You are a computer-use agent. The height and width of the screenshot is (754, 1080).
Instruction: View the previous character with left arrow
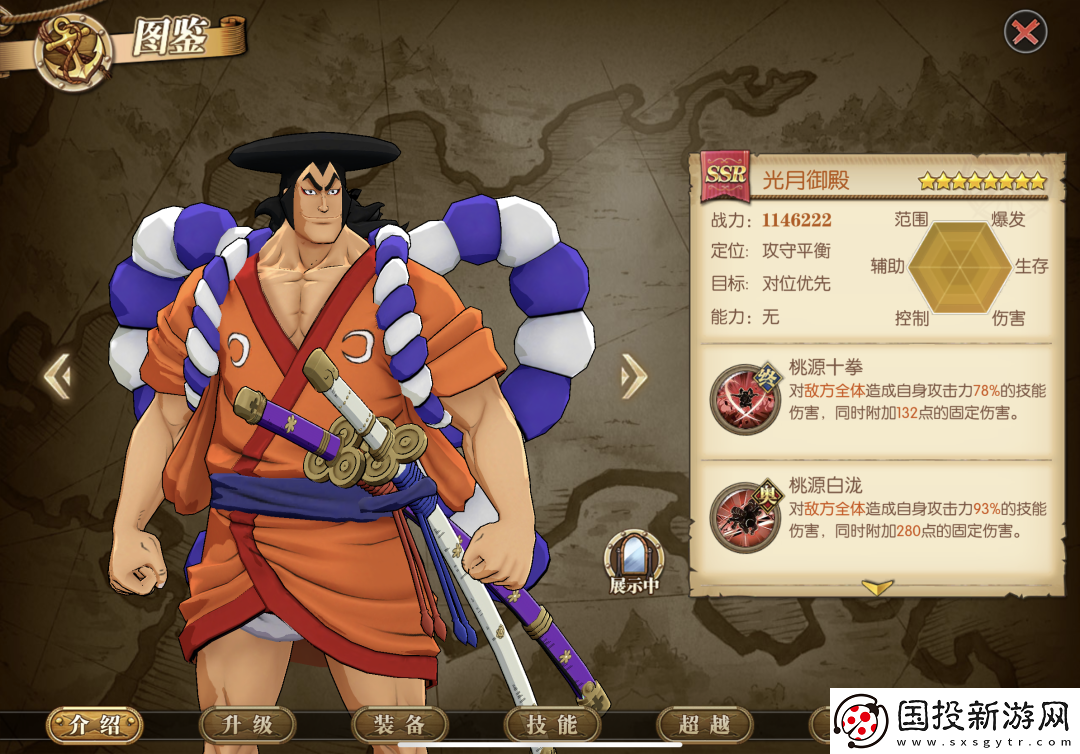tap(57, 377)
